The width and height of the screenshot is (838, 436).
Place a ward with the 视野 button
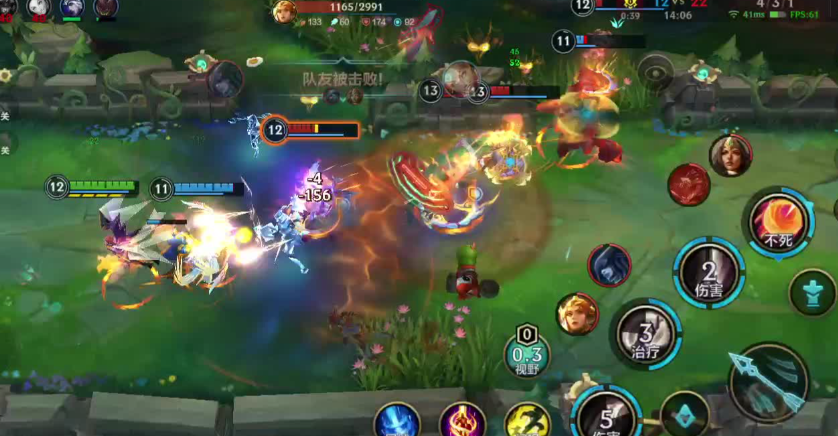527,354
